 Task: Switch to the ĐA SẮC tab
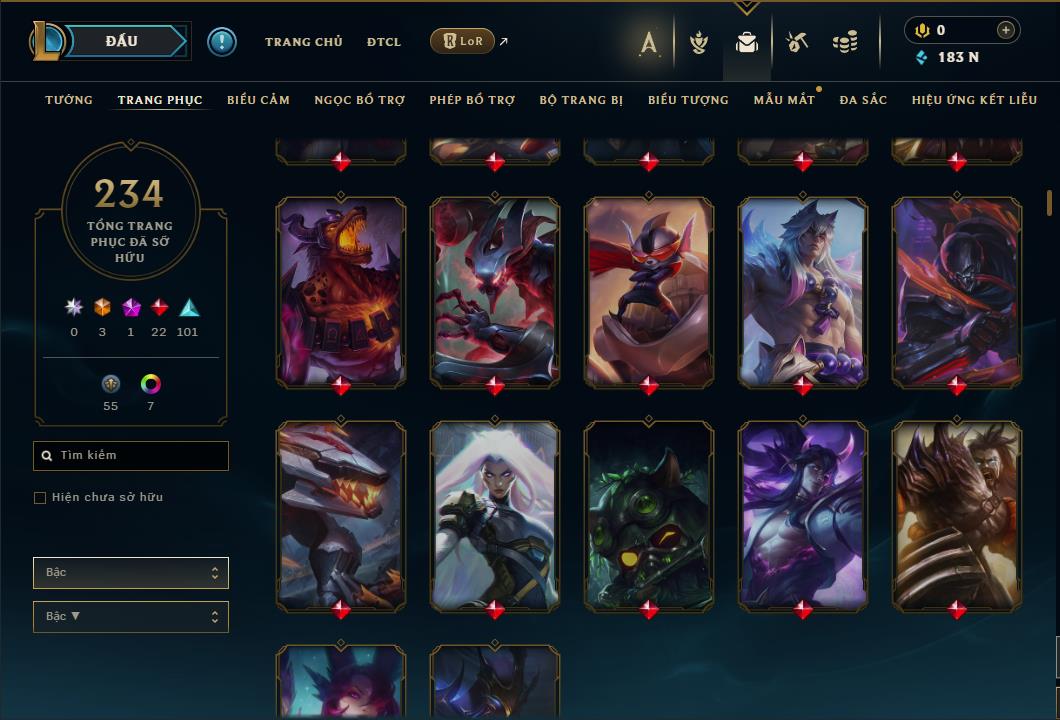pyautogui.click(x=863, y=100)
